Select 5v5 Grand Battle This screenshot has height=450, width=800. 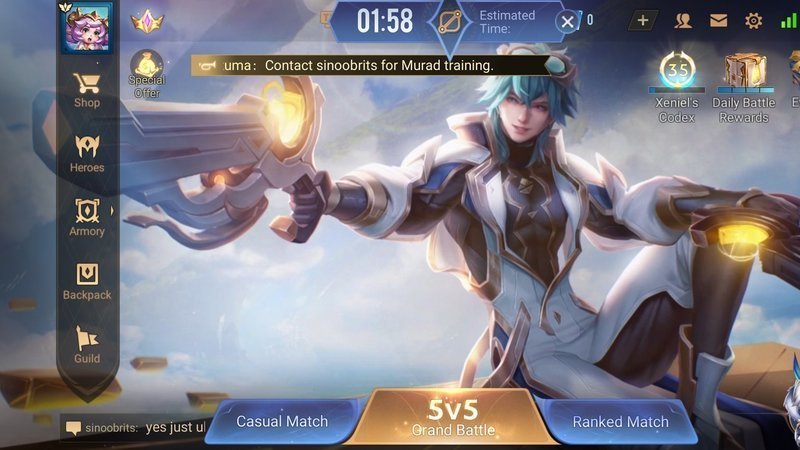pos(453,417)
